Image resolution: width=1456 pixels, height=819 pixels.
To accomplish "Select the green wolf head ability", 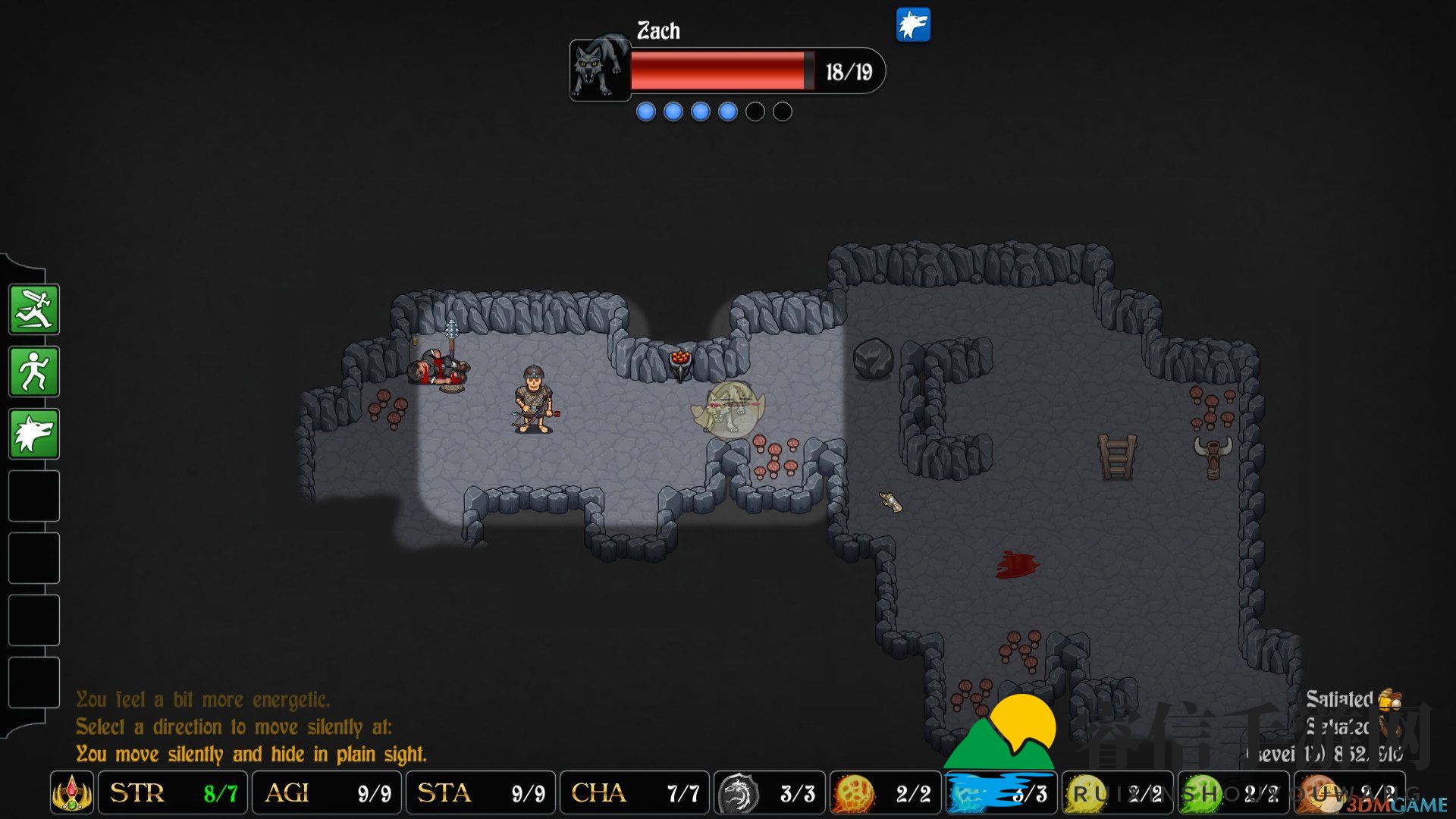I will pos(34,434).
